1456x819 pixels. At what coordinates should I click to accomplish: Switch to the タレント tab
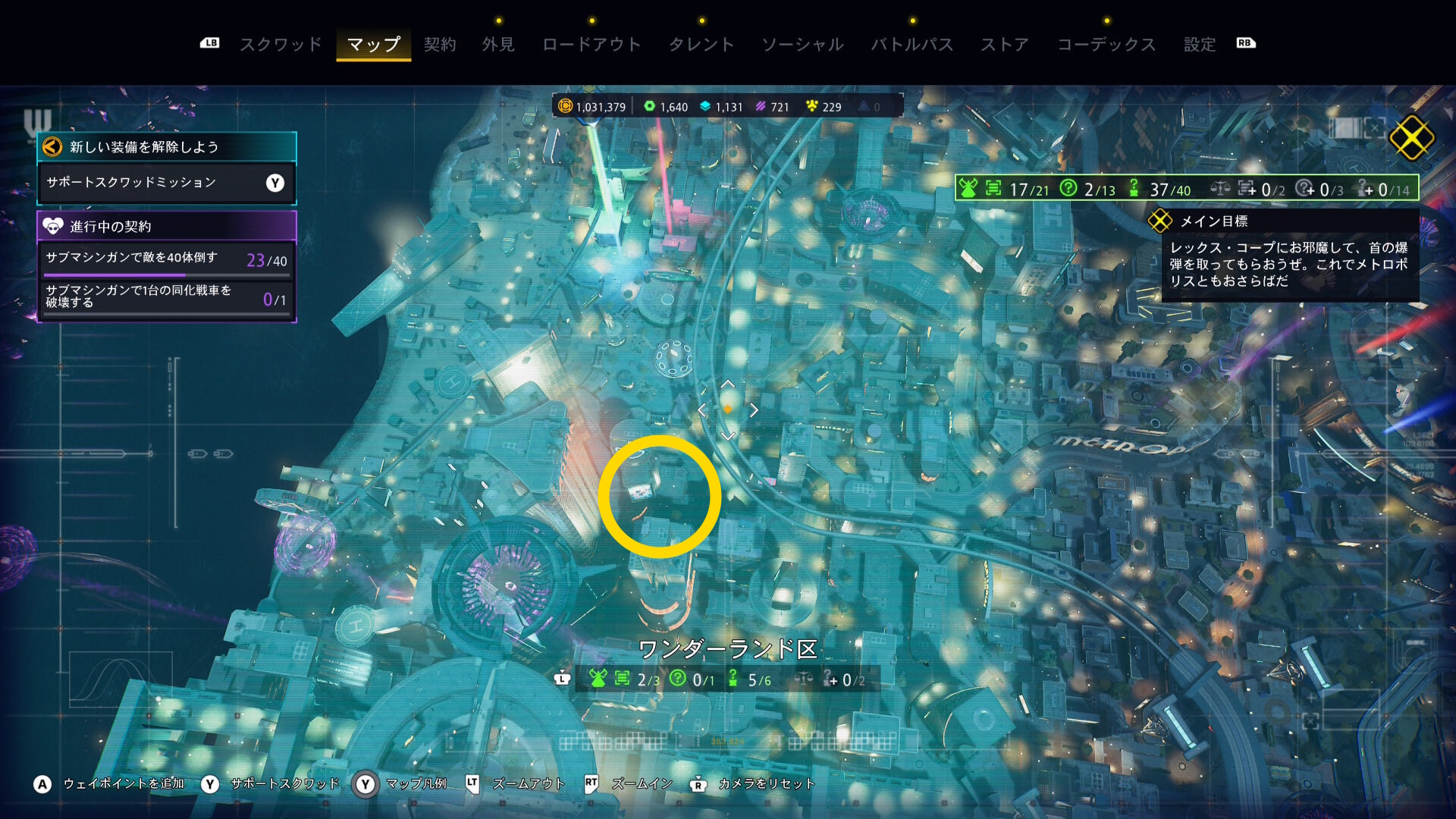[x=701, y=45]
